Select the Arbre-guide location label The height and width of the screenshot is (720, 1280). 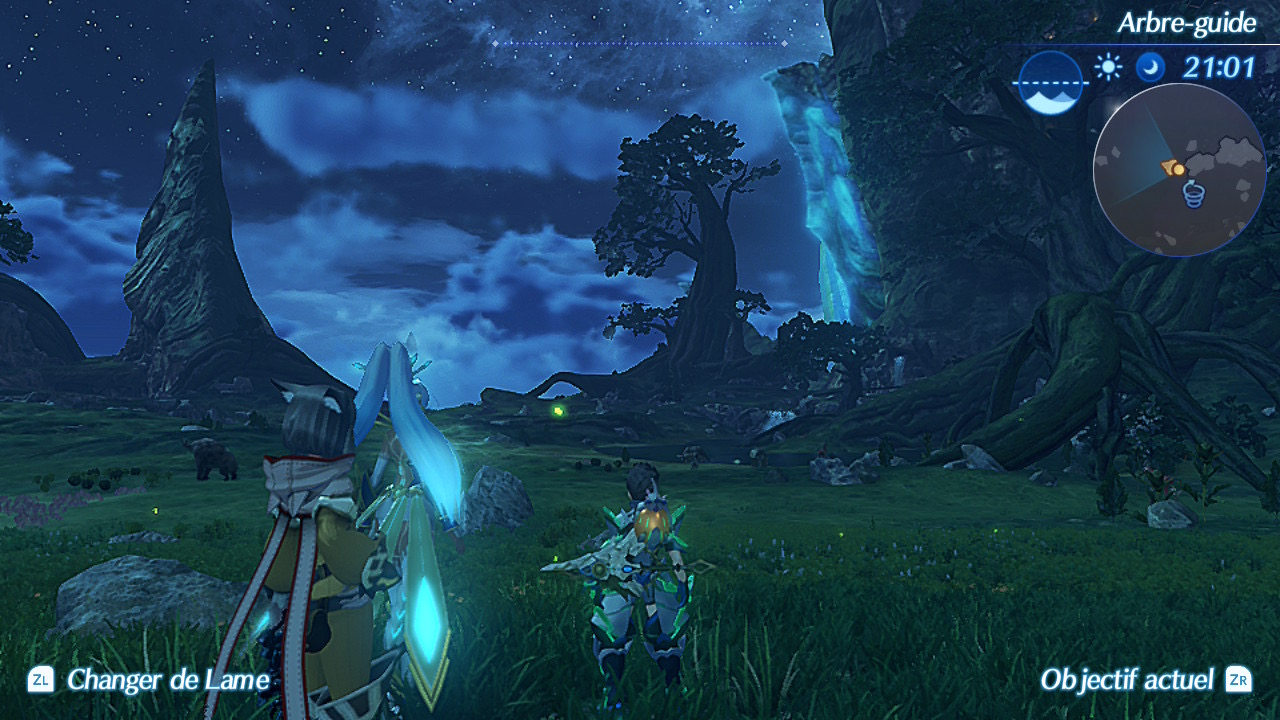click(1186, 23)
